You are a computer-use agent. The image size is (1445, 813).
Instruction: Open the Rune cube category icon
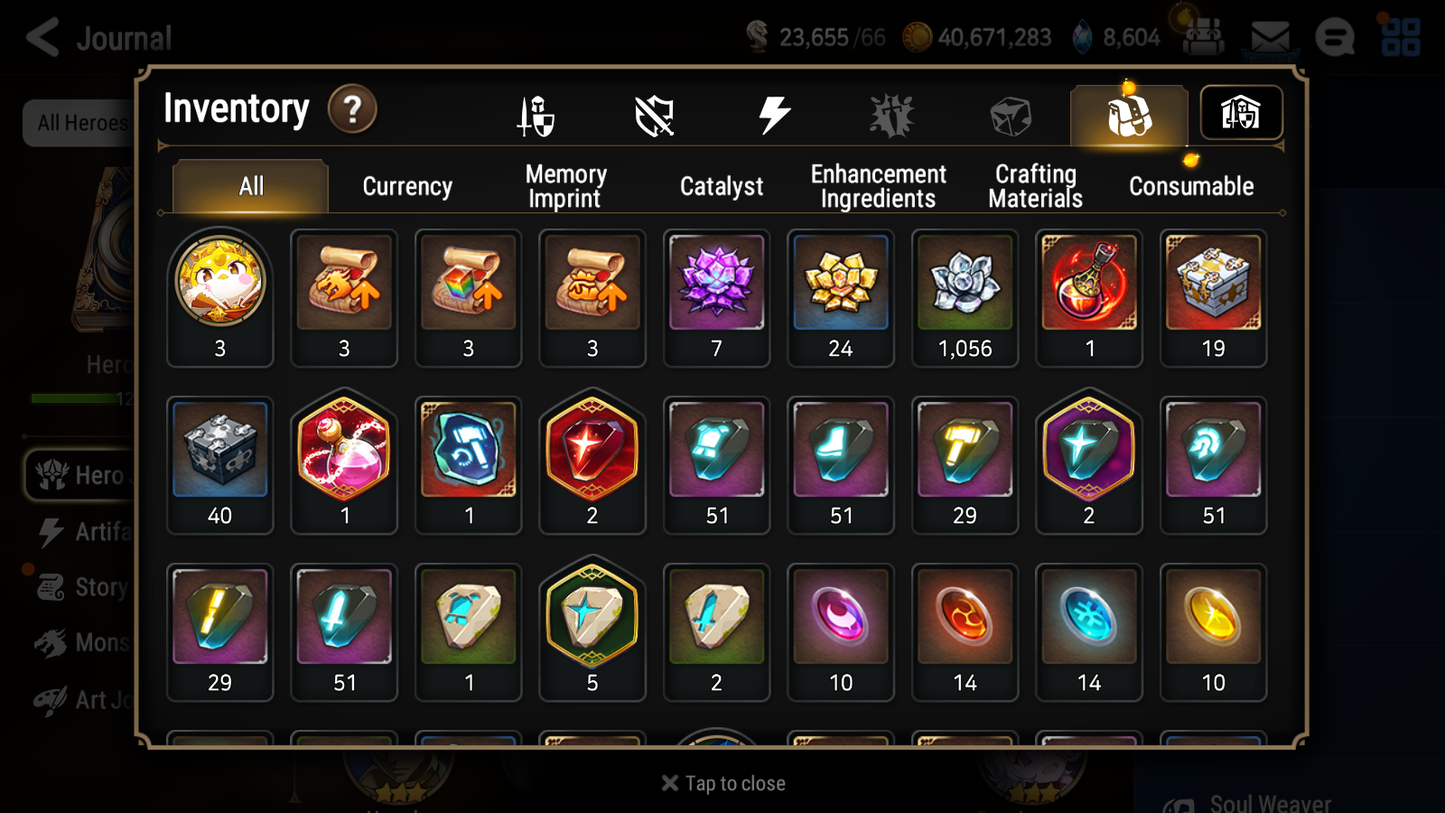point(1010,113)
